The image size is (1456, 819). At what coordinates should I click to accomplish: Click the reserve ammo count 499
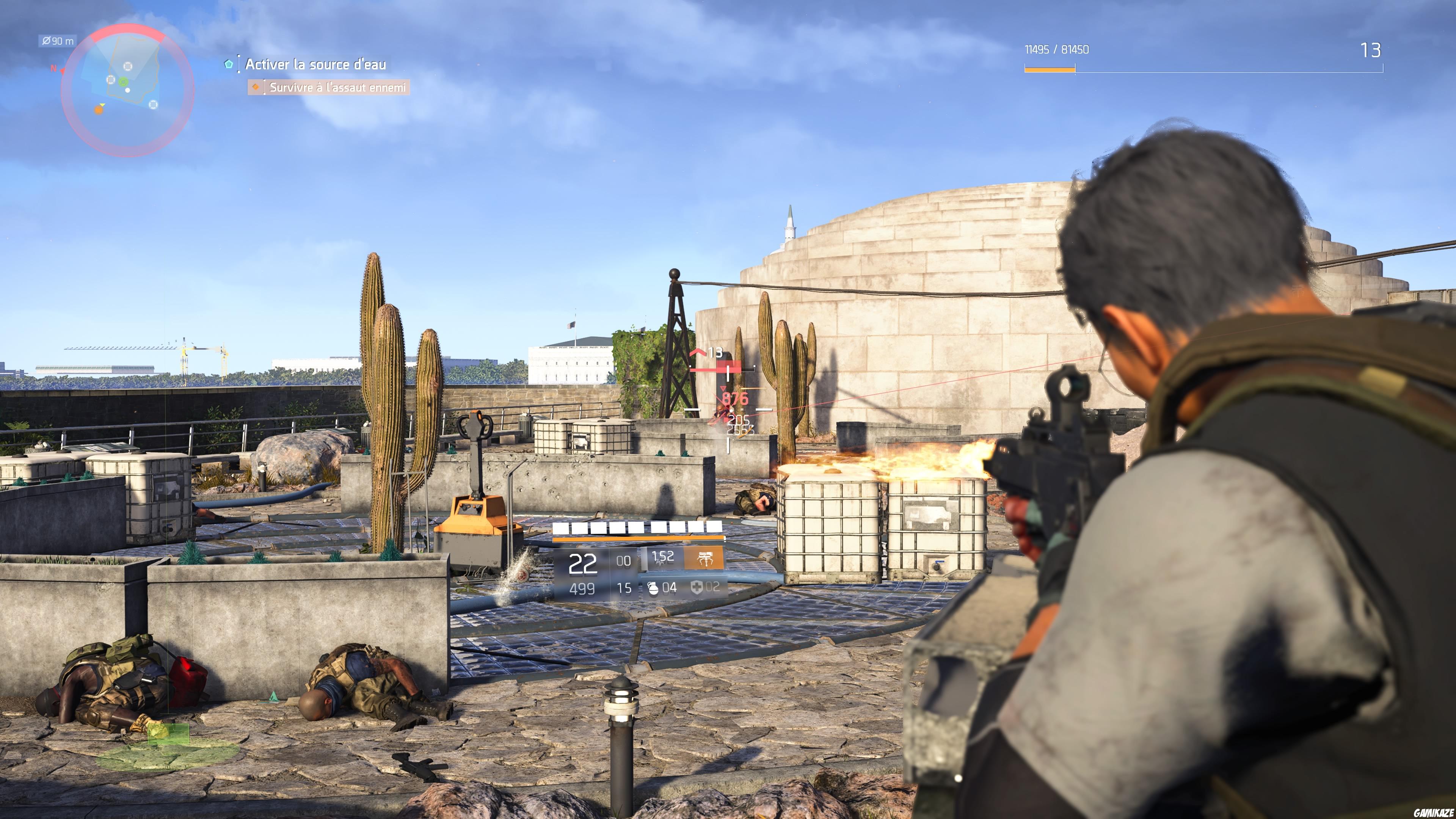click(582, 589)
